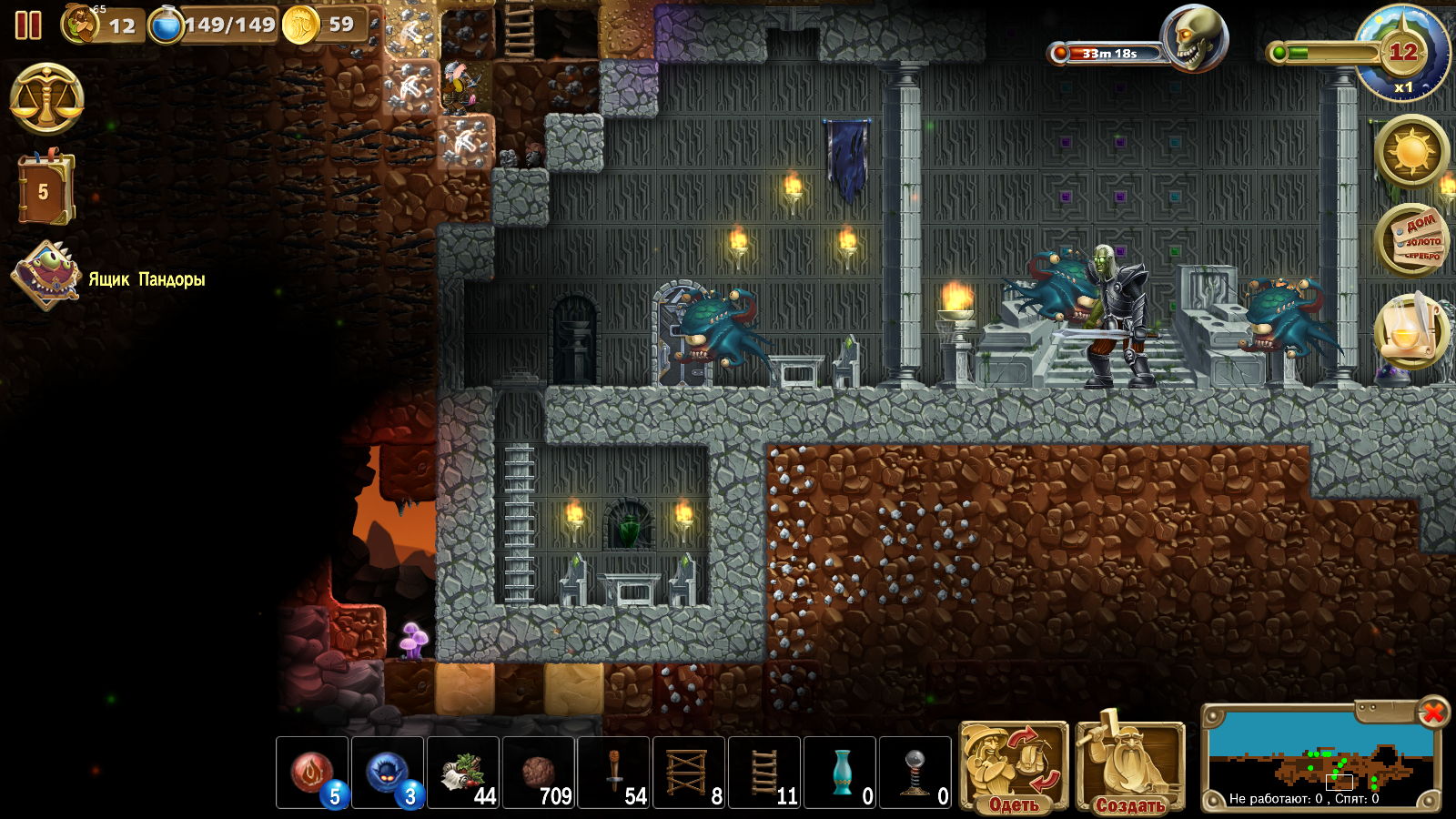Select the red fire spell slot

pos(312,773)
